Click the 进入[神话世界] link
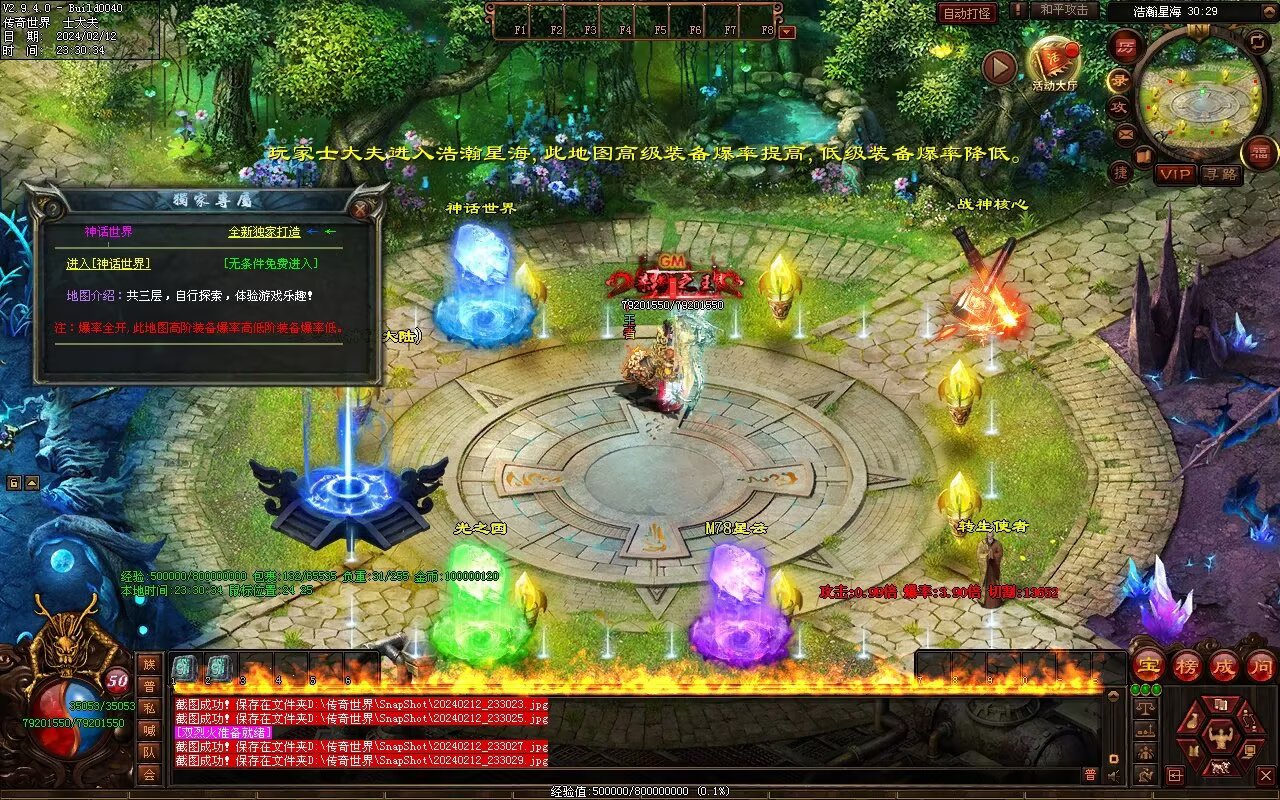1280x800 pixels. [108, 263]
